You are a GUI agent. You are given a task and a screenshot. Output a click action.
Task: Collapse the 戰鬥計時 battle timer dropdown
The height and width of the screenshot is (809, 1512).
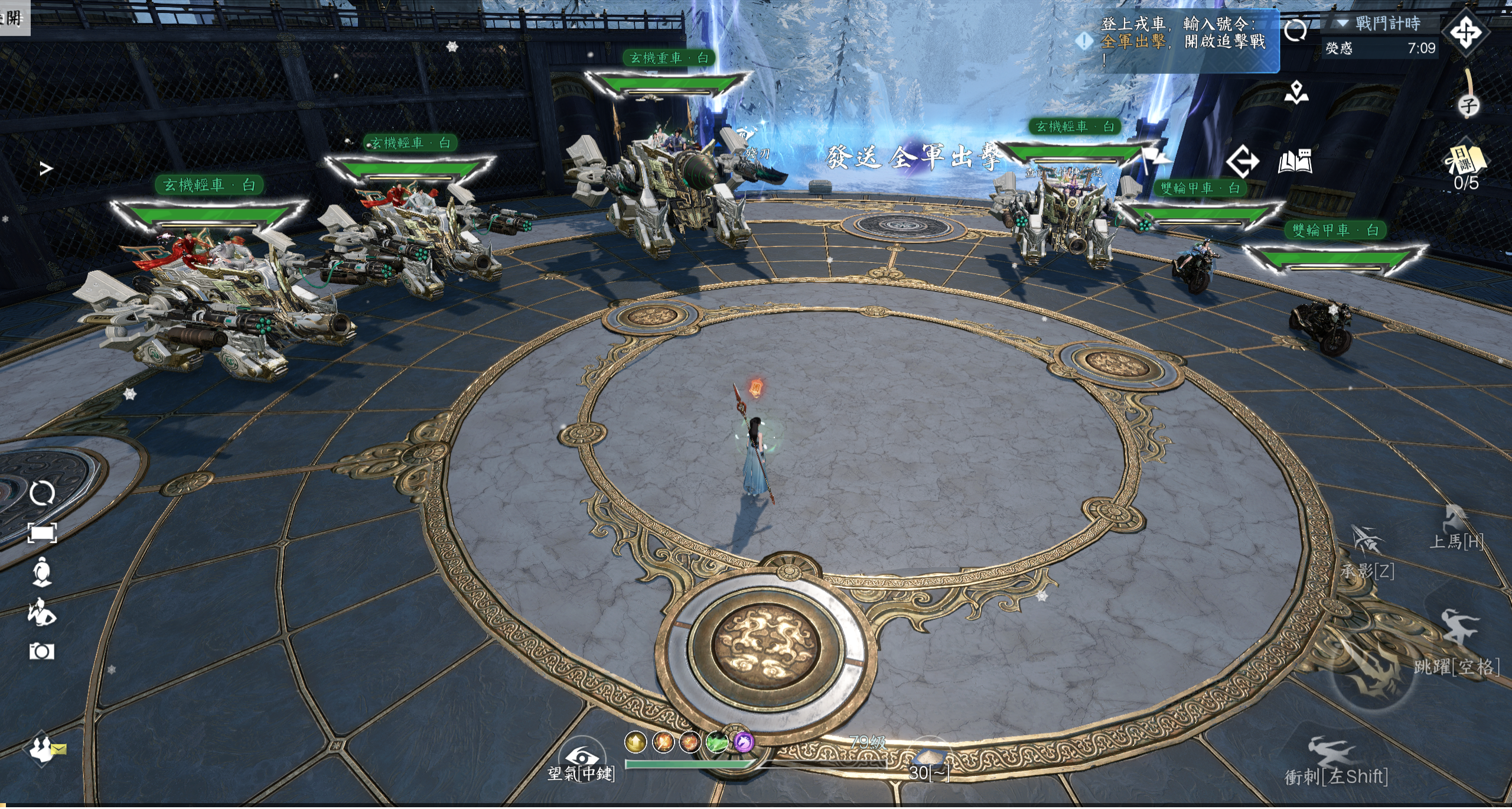[x=1342, y=24]
